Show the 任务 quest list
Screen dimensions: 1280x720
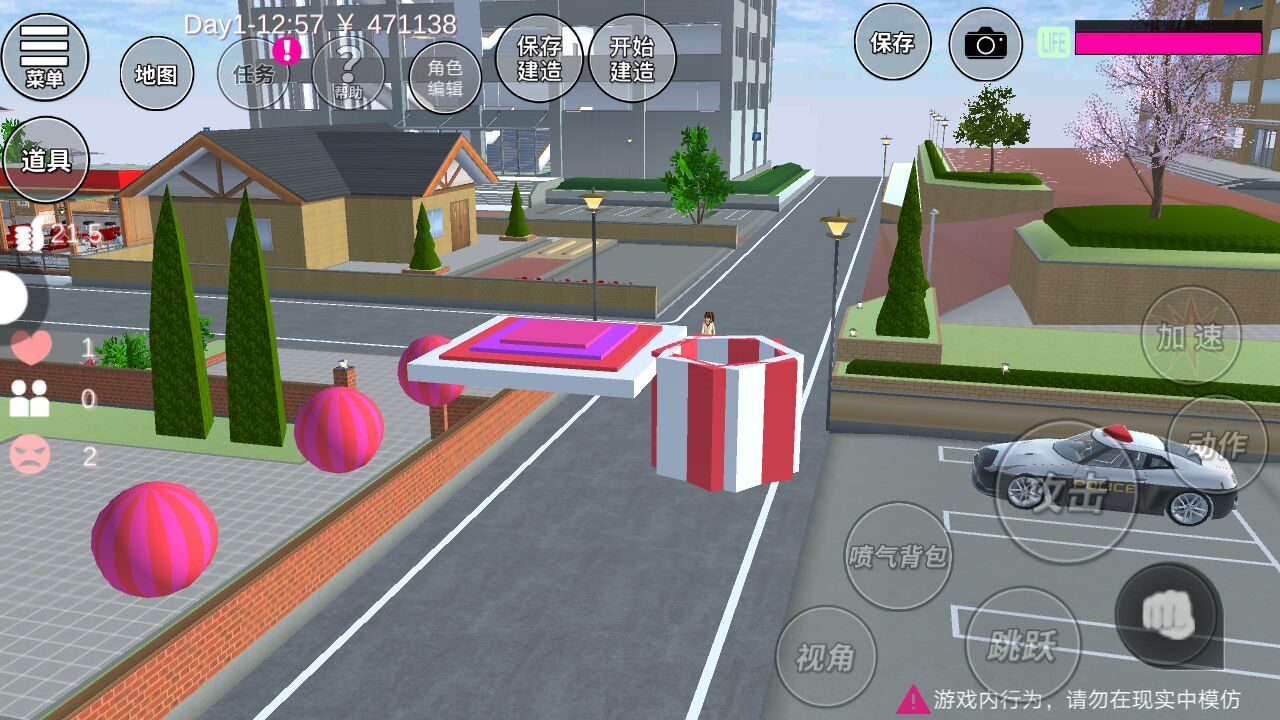(x=254, y=73)
